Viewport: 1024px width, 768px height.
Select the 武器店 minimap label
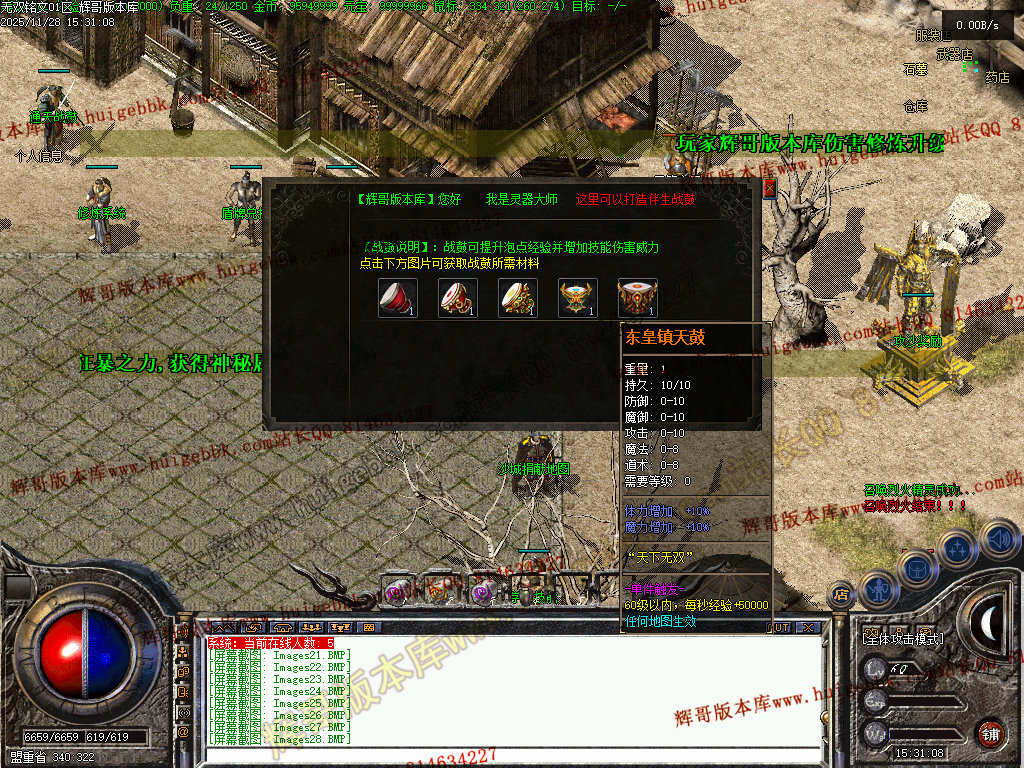pyautogui.click(x=954, y=53)
